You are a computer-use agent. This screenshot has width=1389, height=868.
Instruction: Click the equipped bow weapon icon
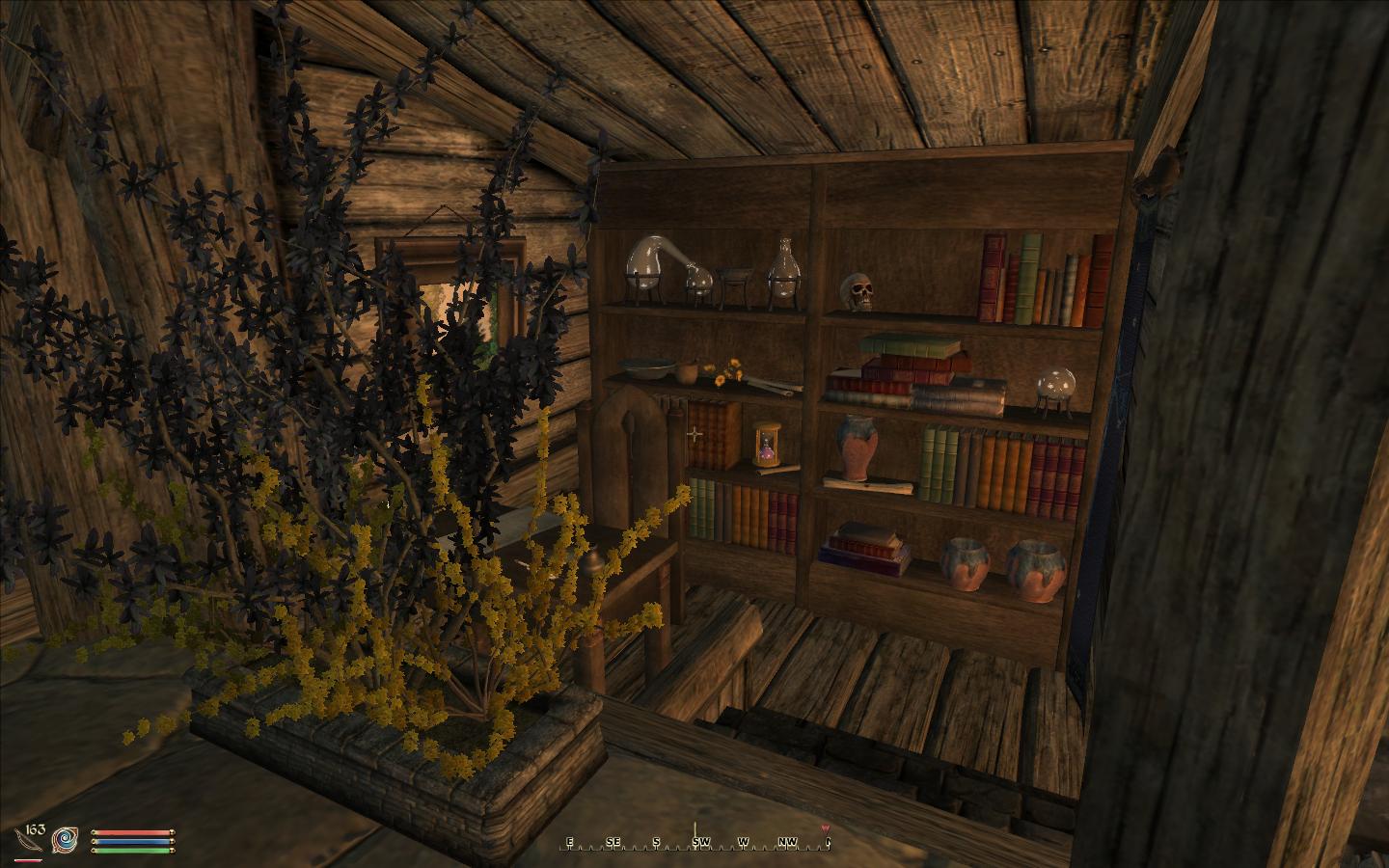coord(30,840)
